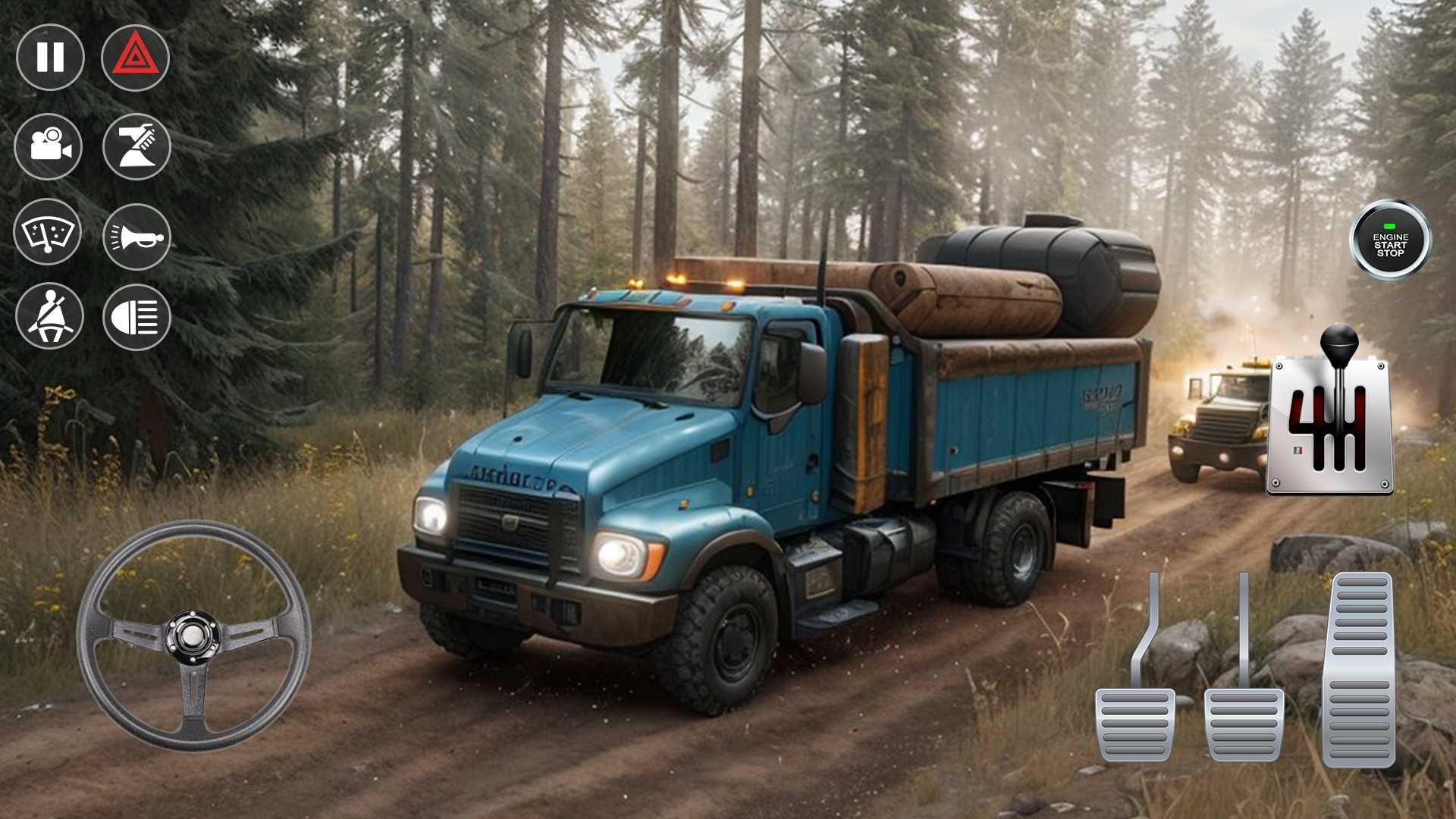Toggle the headlights
This screenshot has height=819, width=1456.
tap(136, 317)
